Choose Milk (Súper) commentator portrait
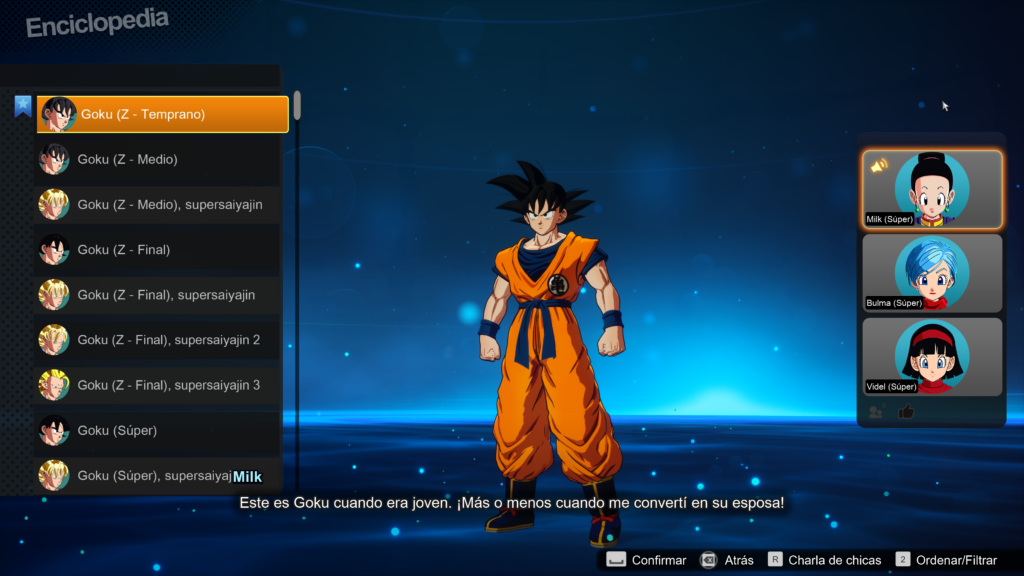This screenshot has width=1024, height=576. click(932, 189)
